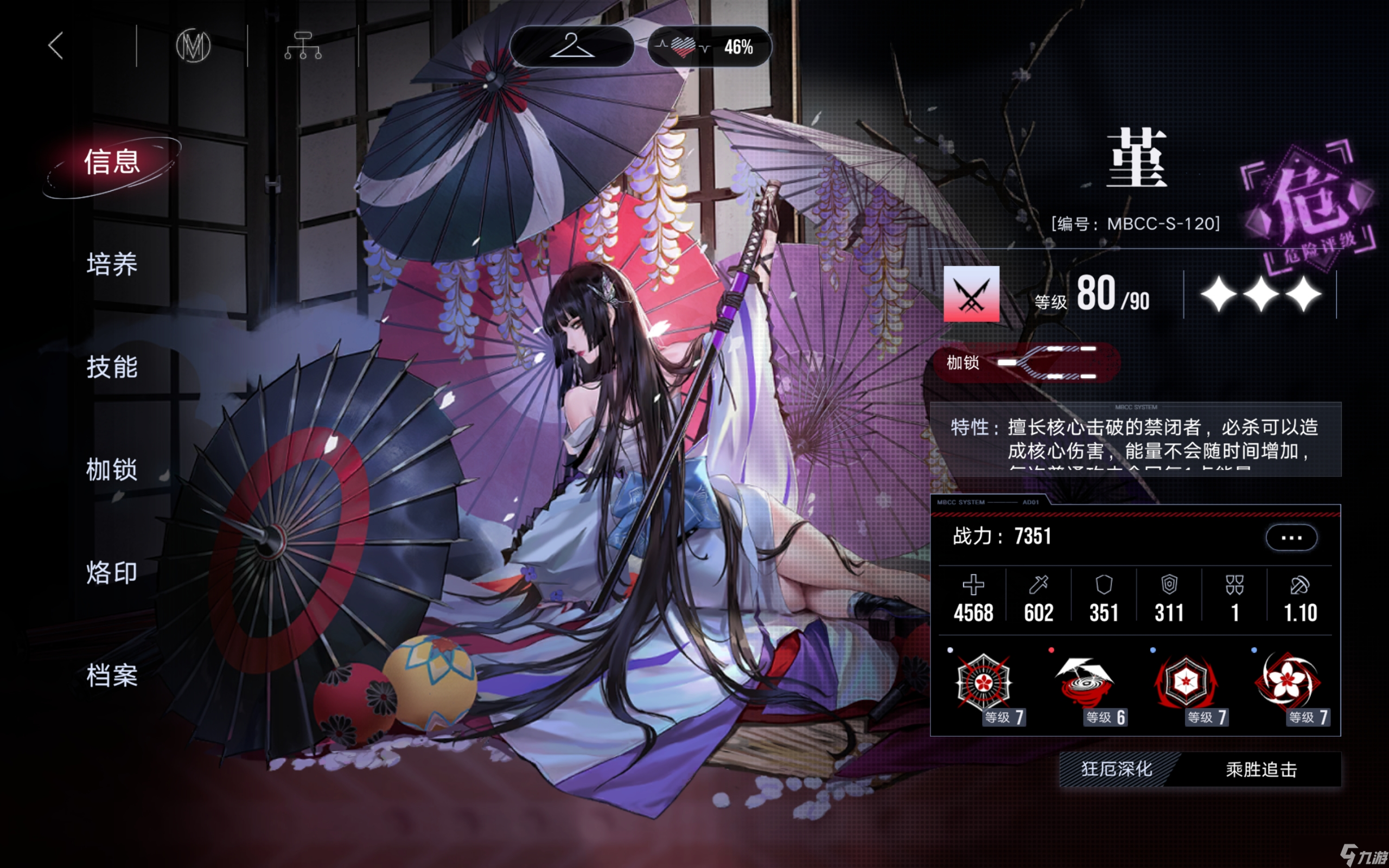
Task: Open the 档案 archive tab
Action: tap(112, 675)
